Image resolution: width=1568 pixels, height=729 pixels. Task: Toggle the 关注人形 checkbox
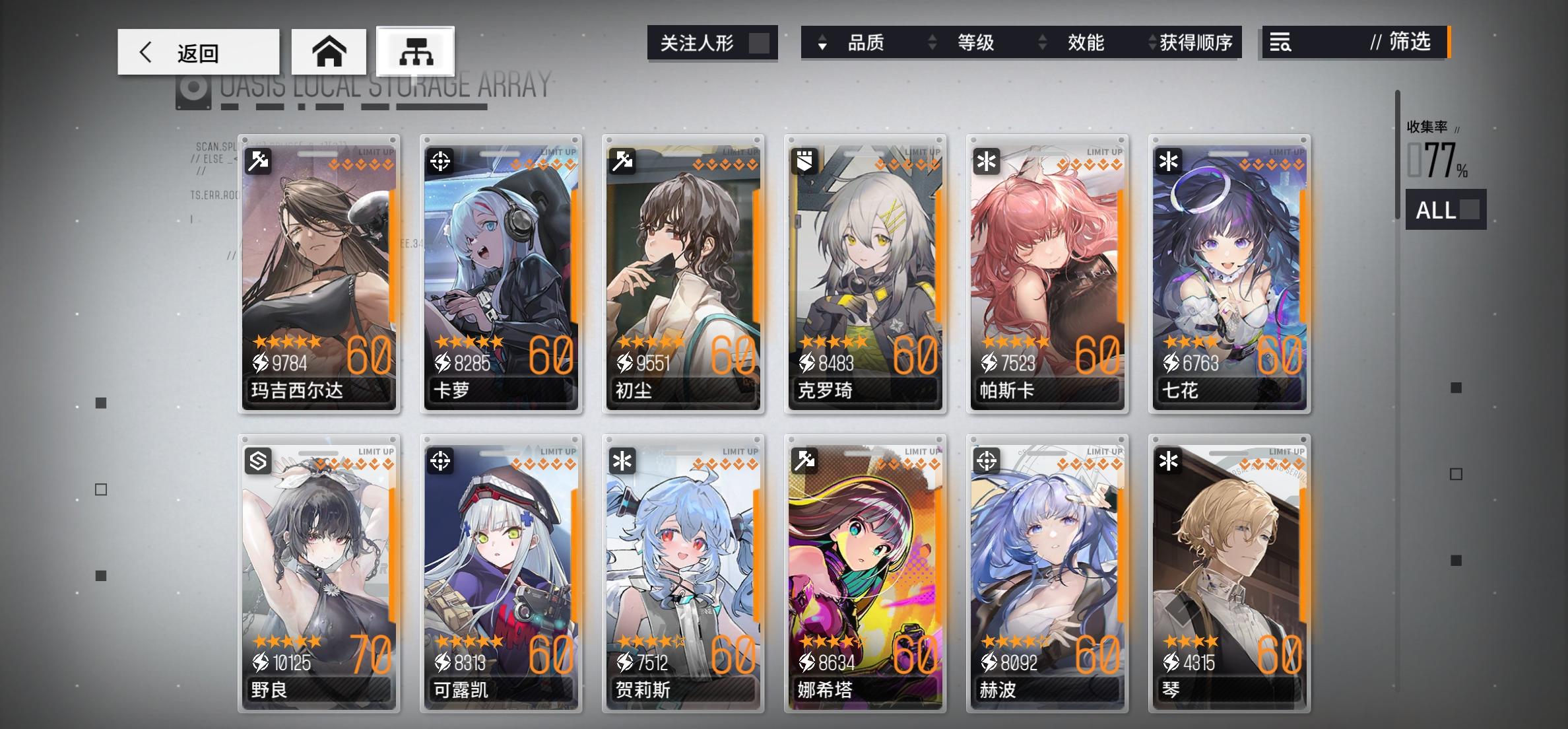coord(758,42)
